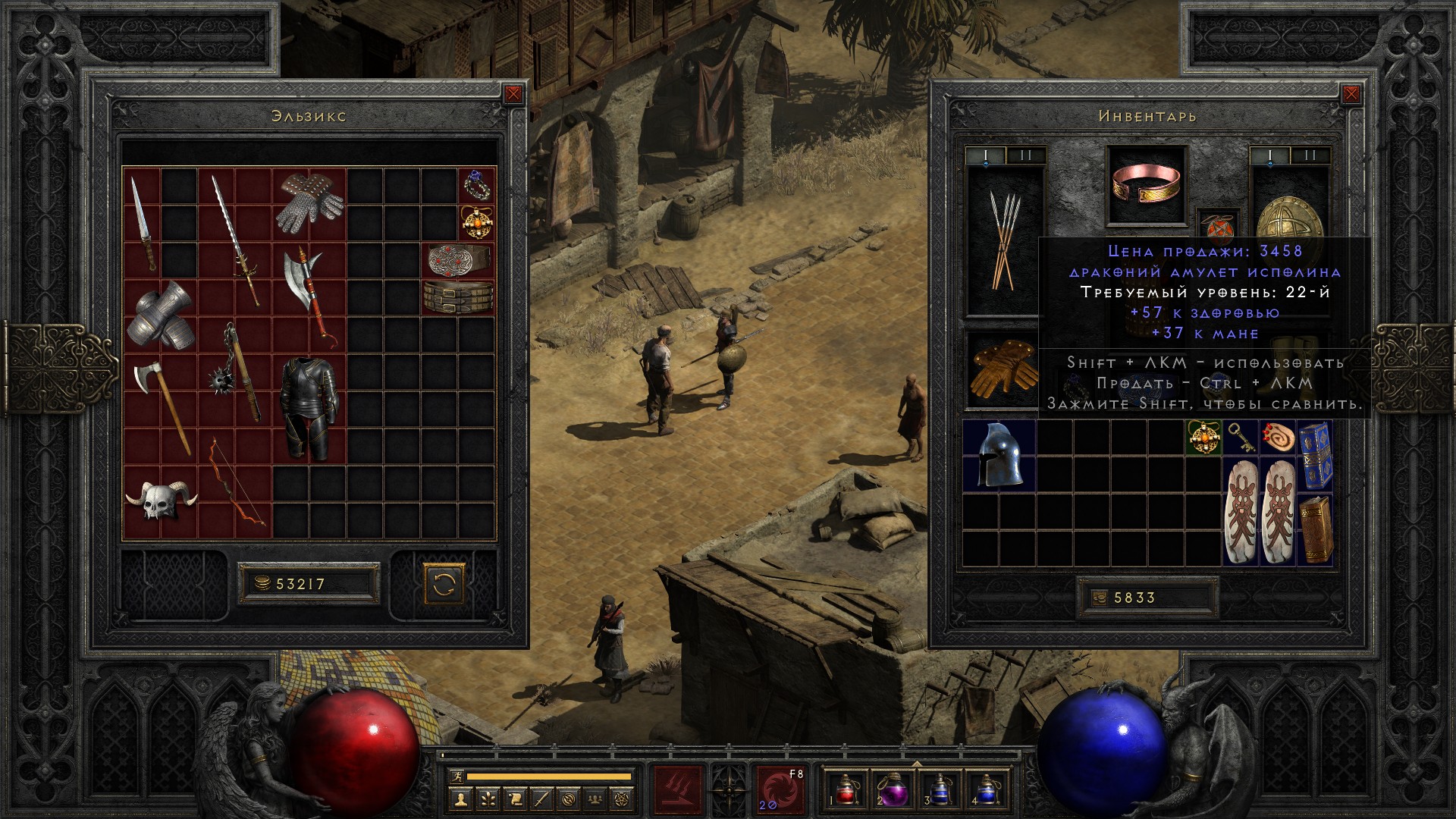
Task: Select the equipped javelins weapon slot
Action: (1004, 240)
